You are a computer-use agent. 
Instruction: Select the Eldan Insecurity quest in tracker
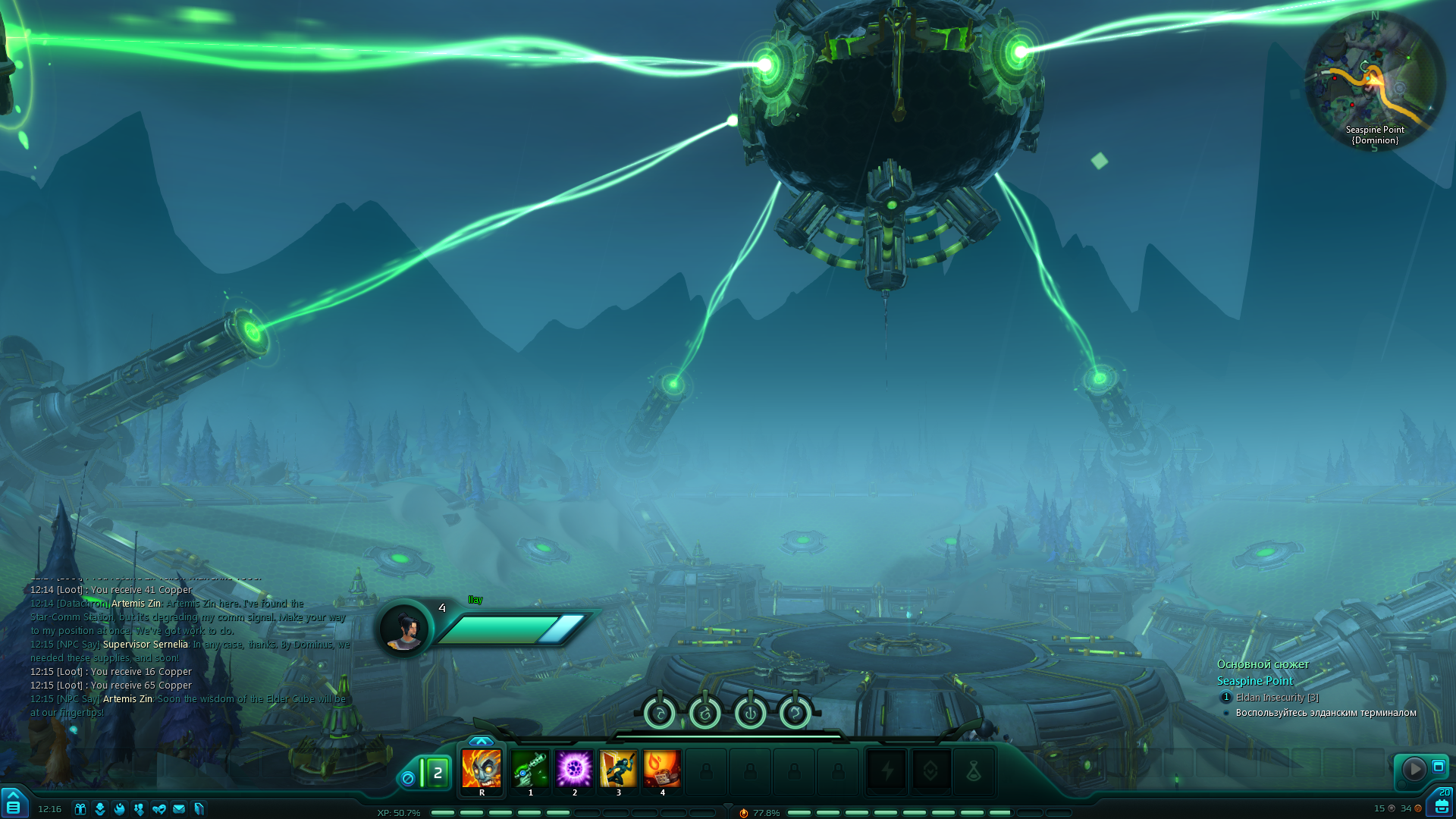click(1276, 698)
